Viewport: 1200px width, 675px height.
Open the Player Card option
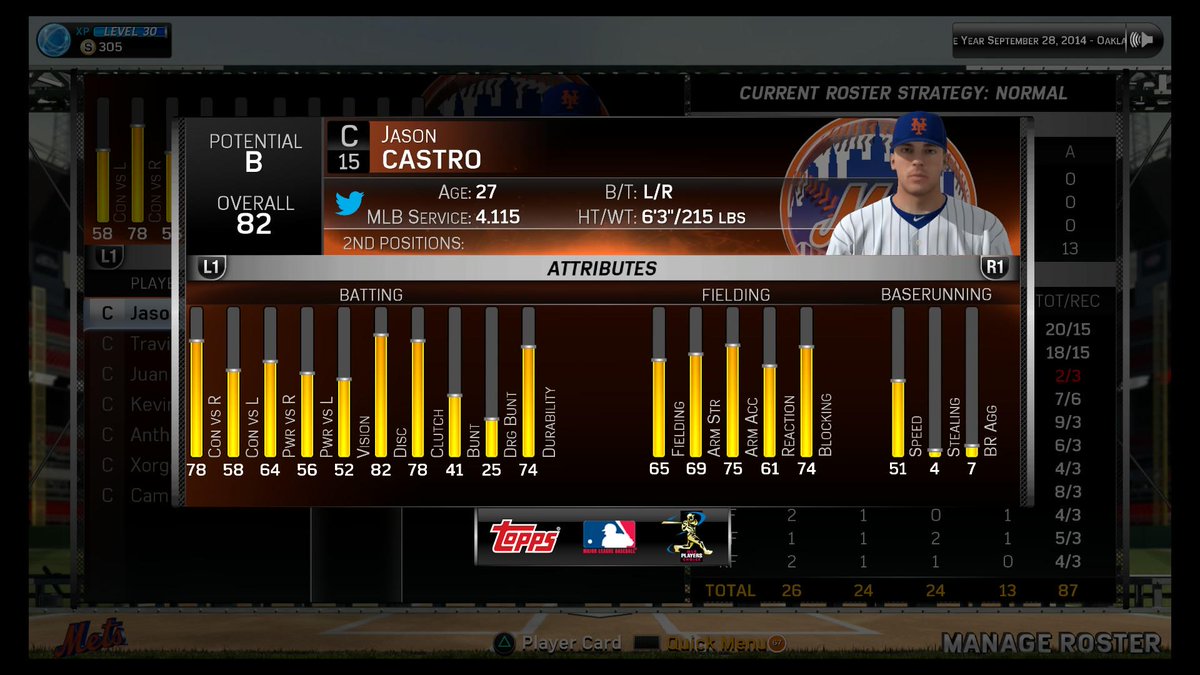(558, 643)
